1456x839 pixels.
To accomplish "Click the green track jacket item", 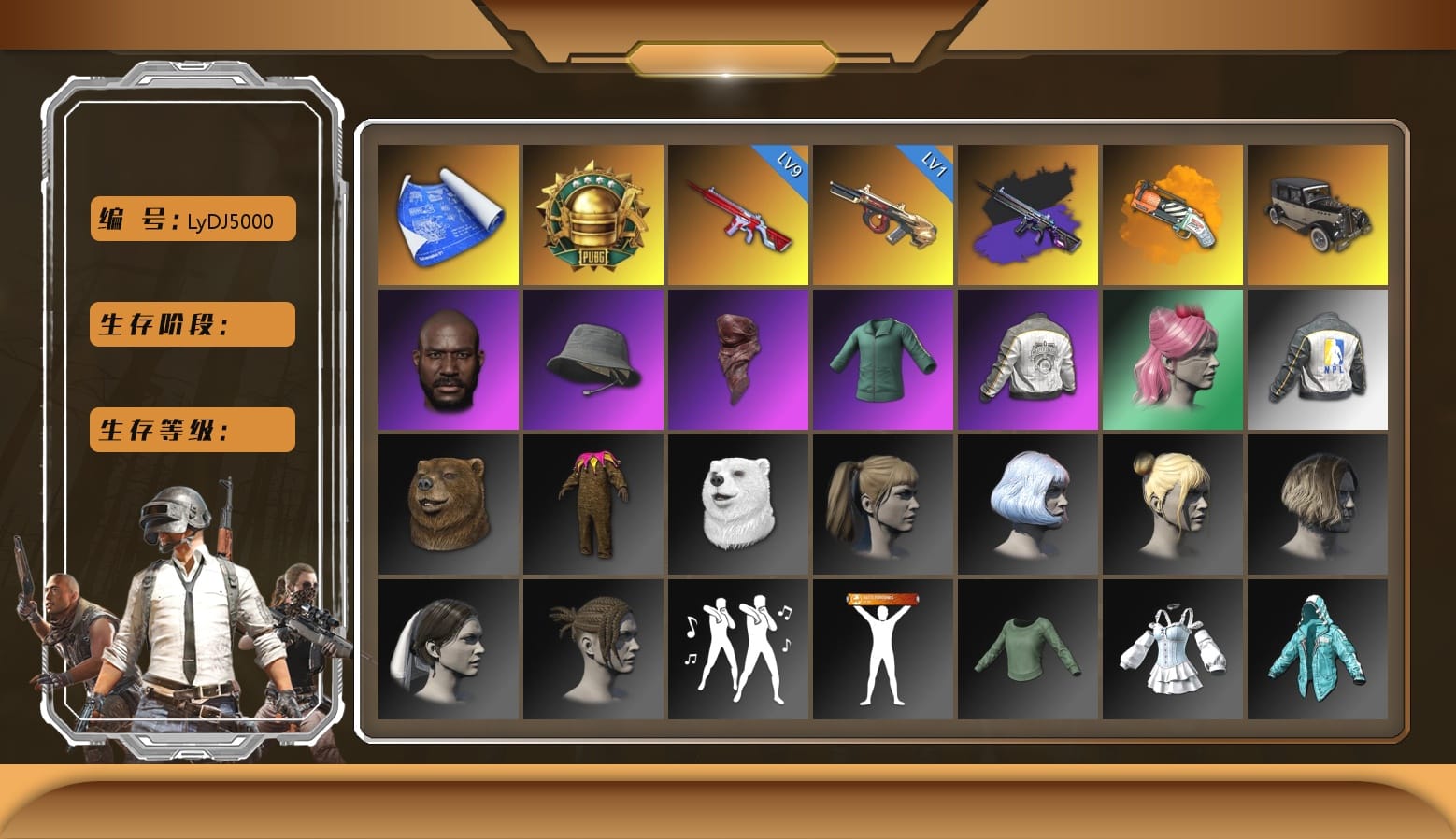I will point(882,360).
